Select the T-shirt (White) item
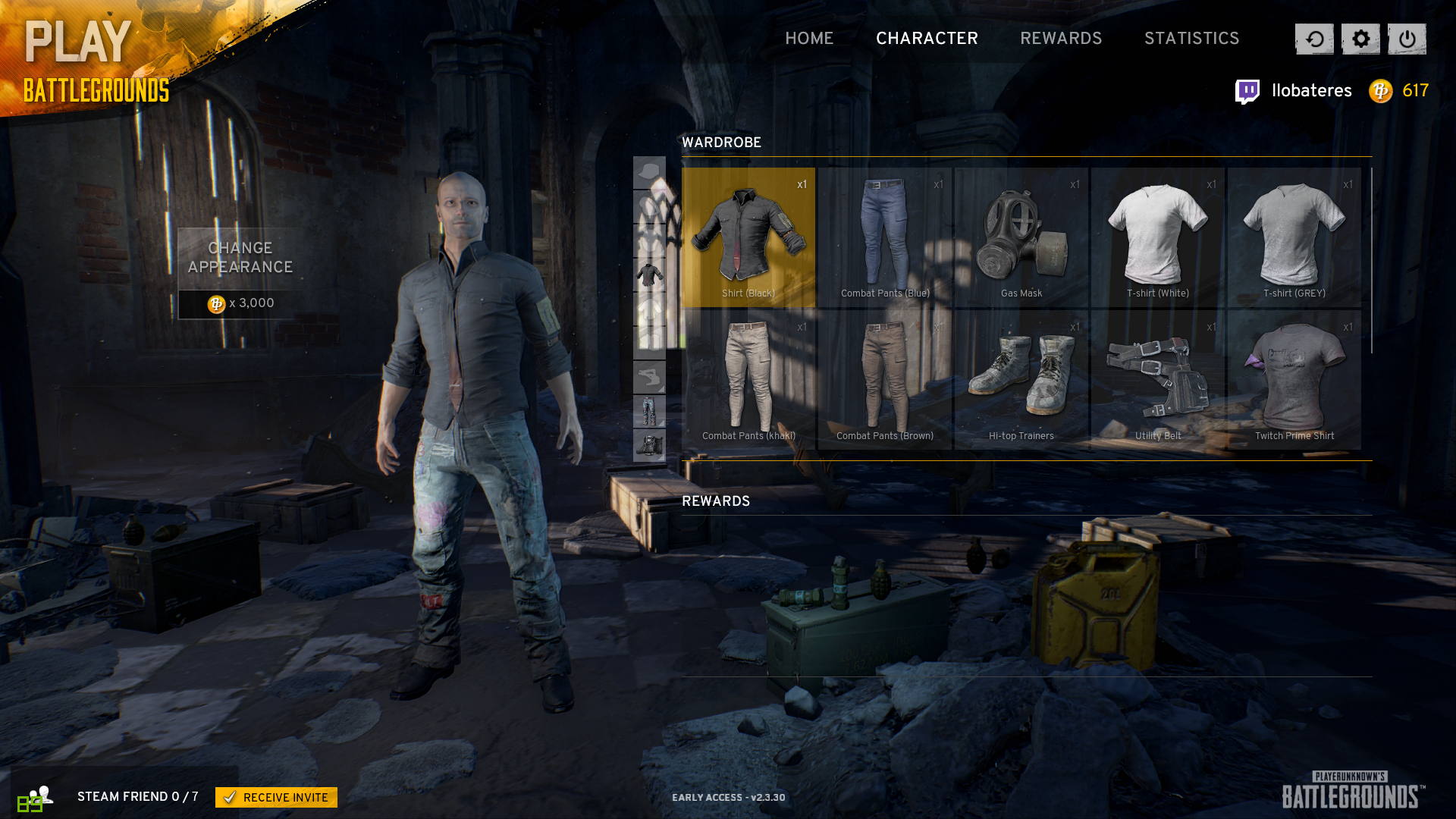The width and height of the screenshot is (1456, 819). coord(1158,237)
